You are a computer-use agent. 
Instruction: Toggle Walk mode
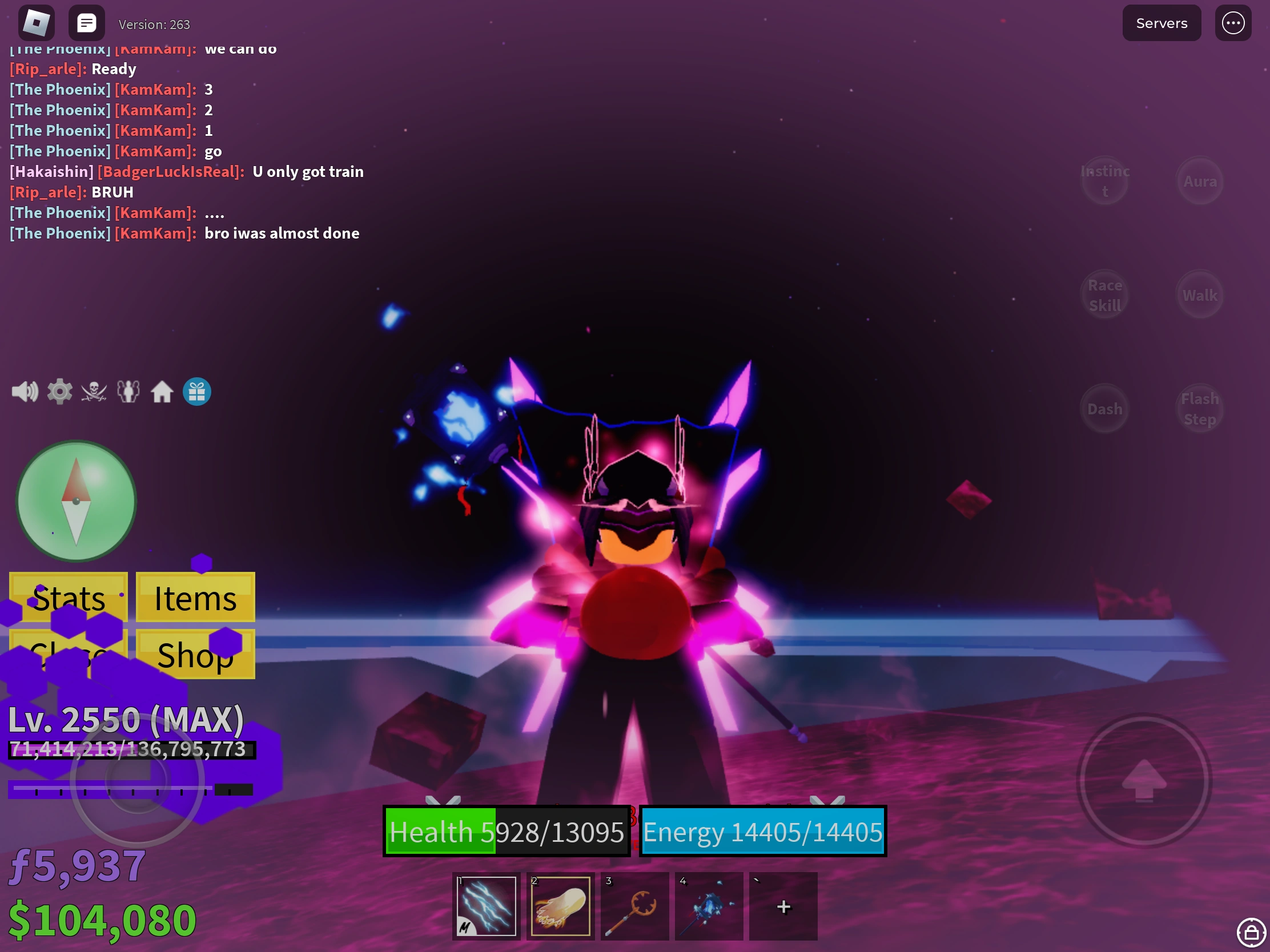click(1200, 295)
